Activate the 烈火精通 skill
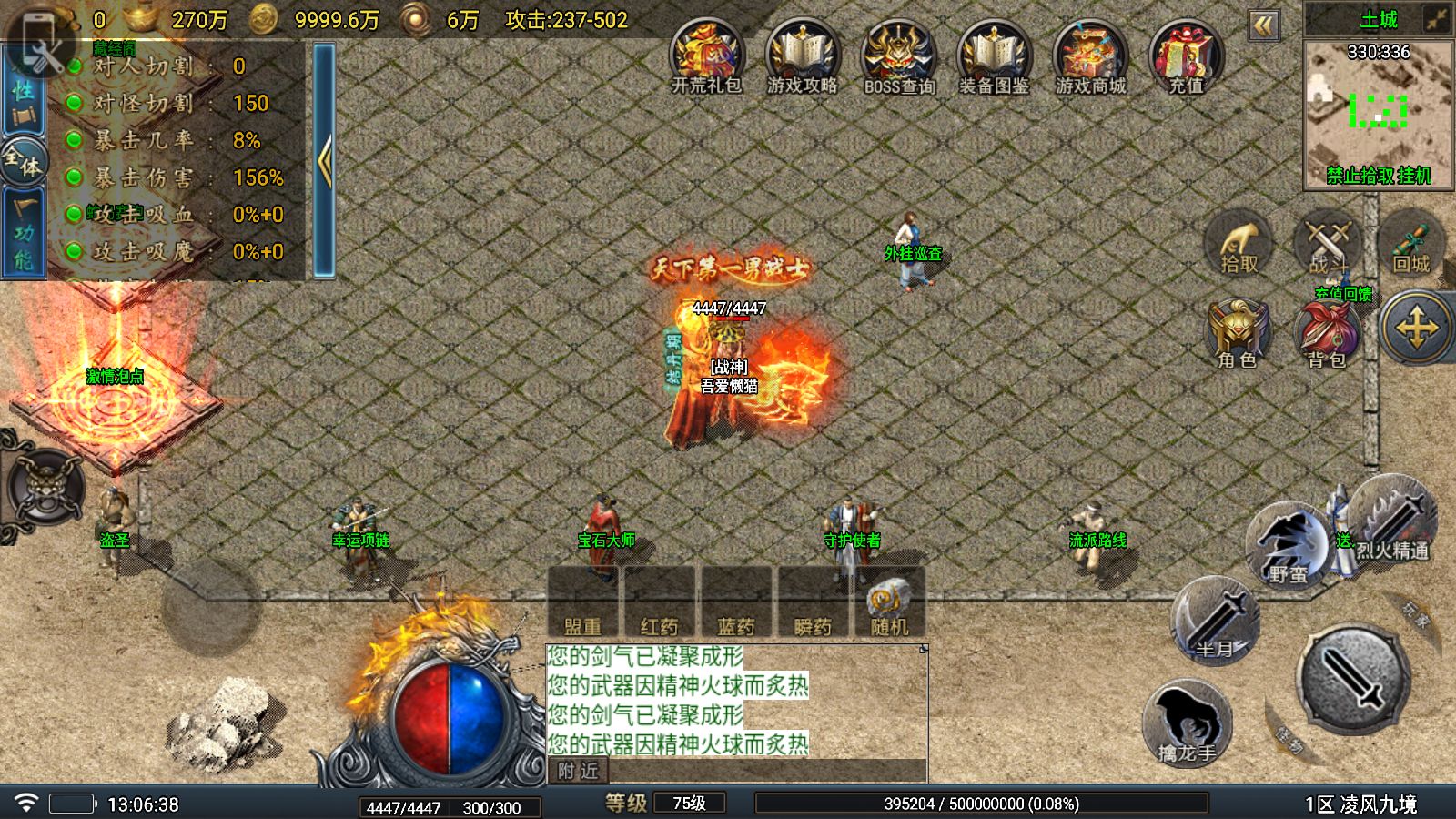1456x819 pixels. coord(1392,521)
